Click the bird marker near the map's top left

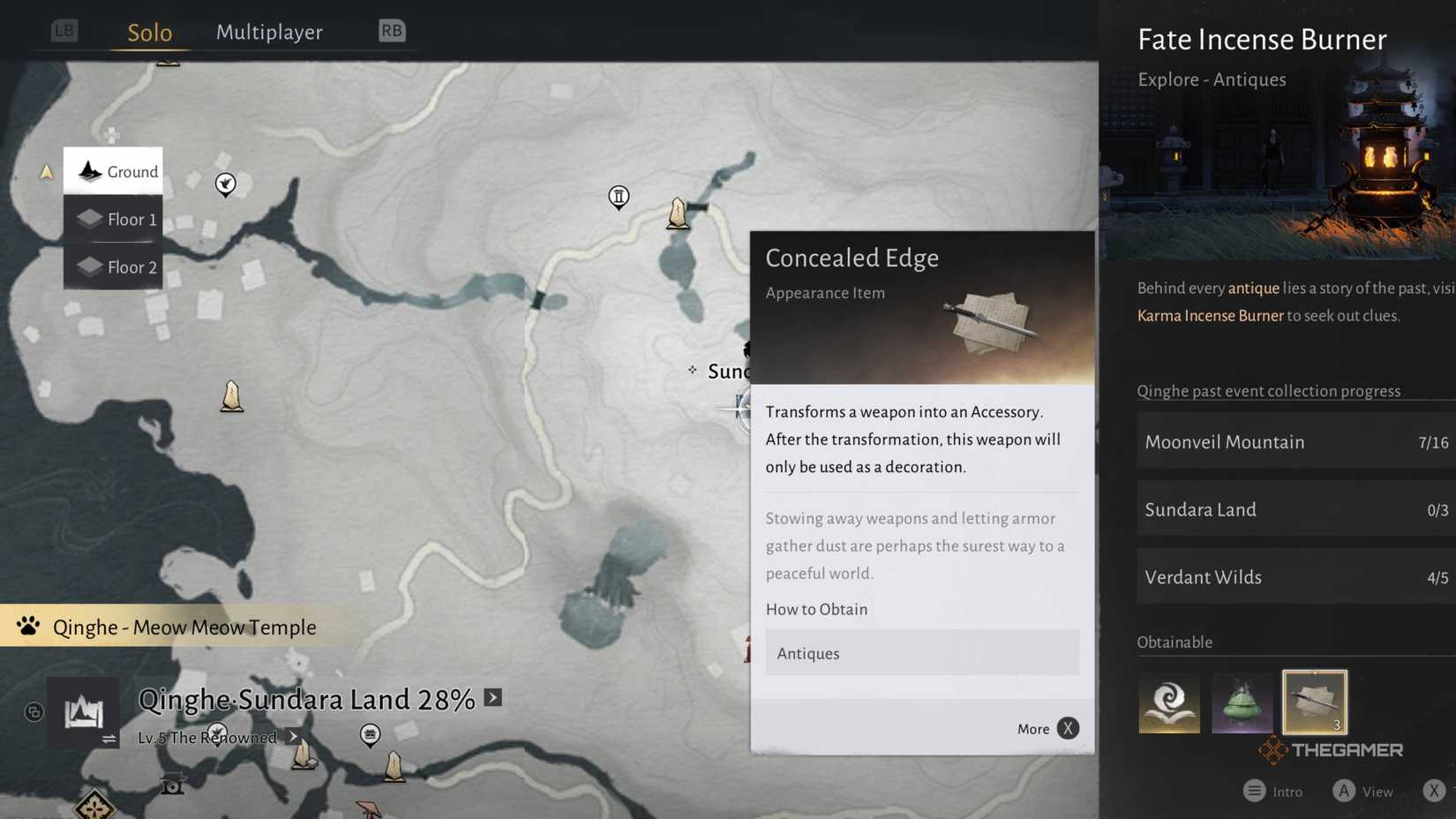tap(225, 184)
